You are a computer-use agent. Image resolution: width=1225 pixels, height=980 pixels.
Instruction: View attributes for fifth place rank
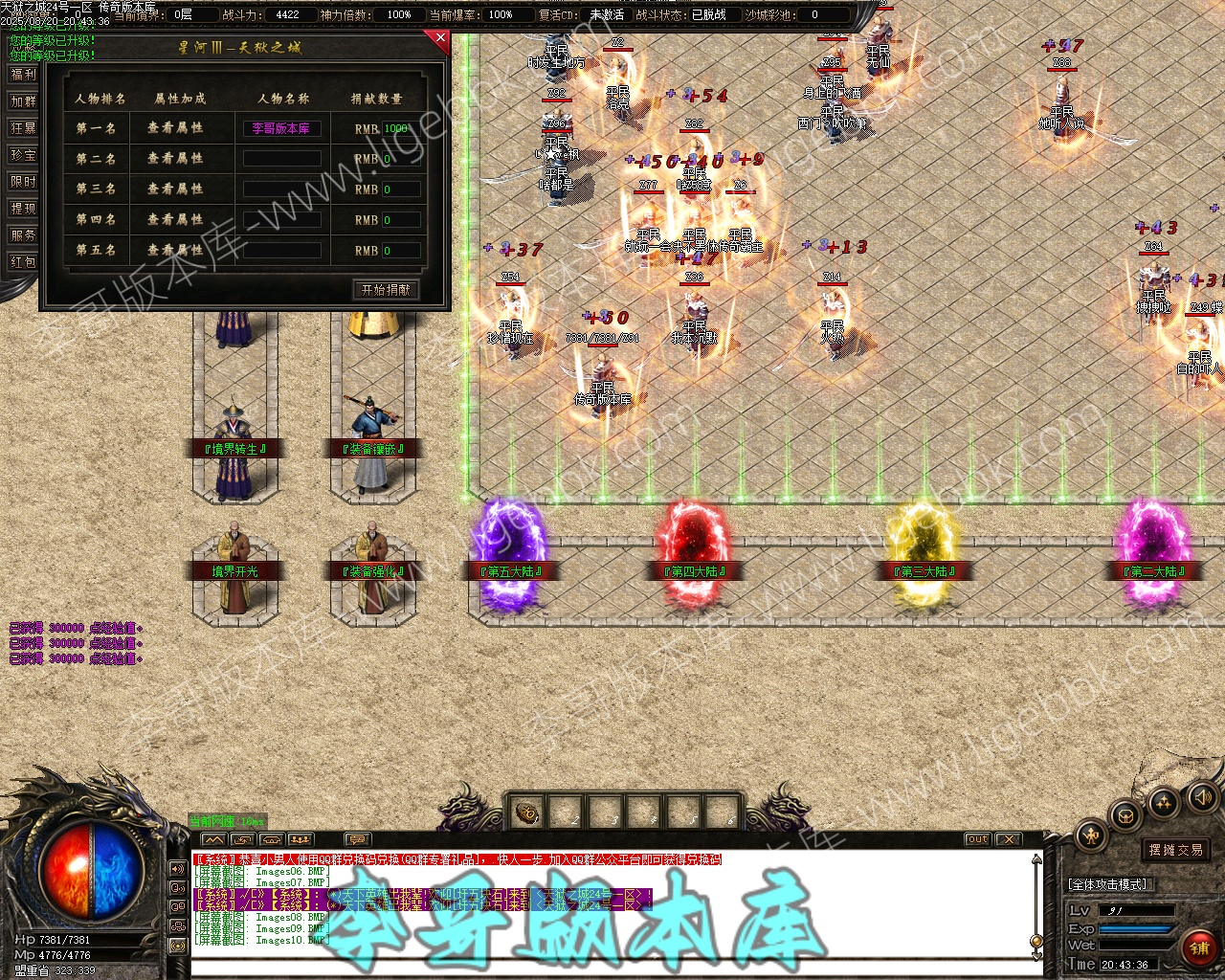pyautogui.click(x=175, y=251)
